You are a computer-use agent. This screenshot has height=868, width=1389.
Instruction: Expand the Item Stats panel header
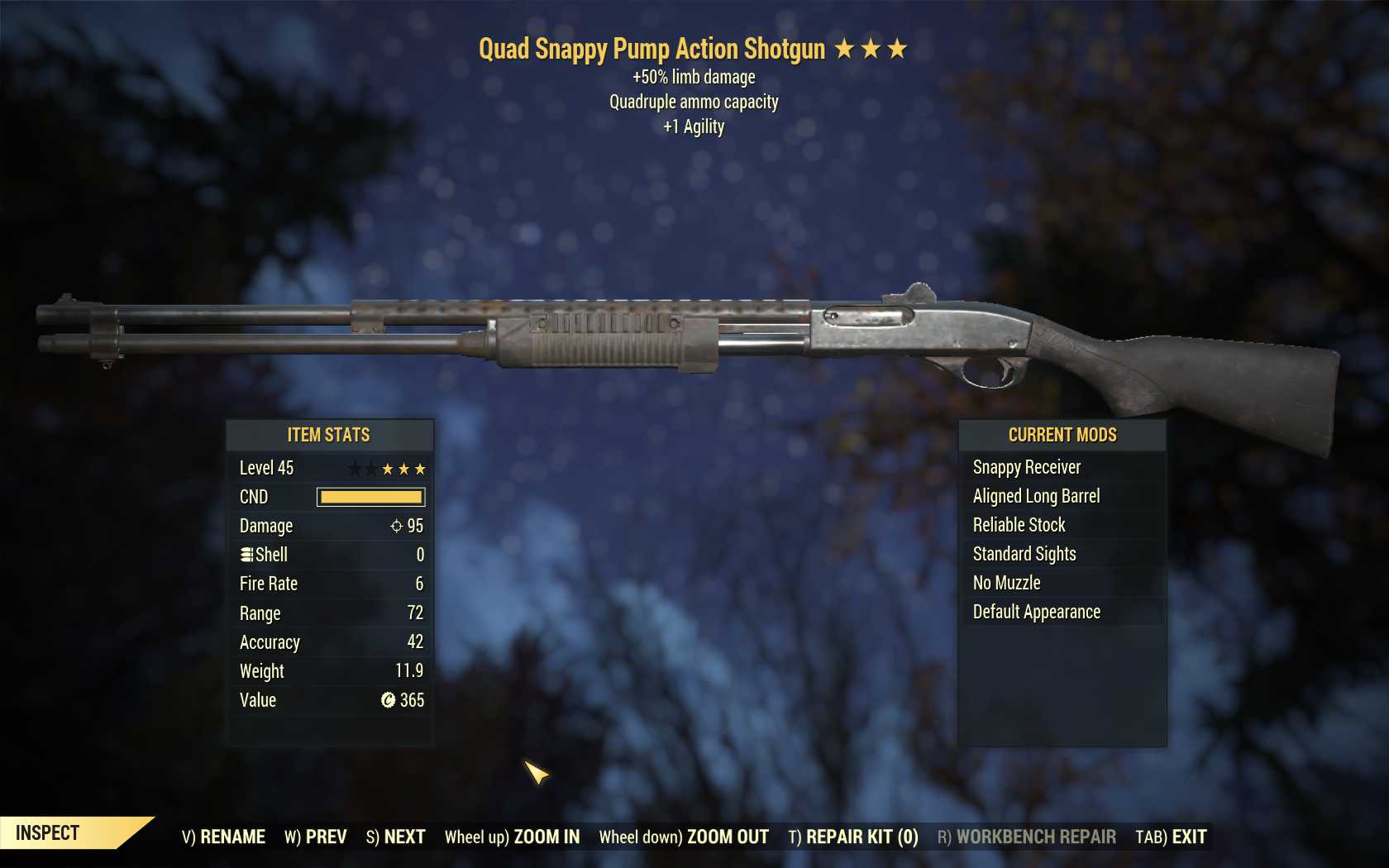point(329,435)
